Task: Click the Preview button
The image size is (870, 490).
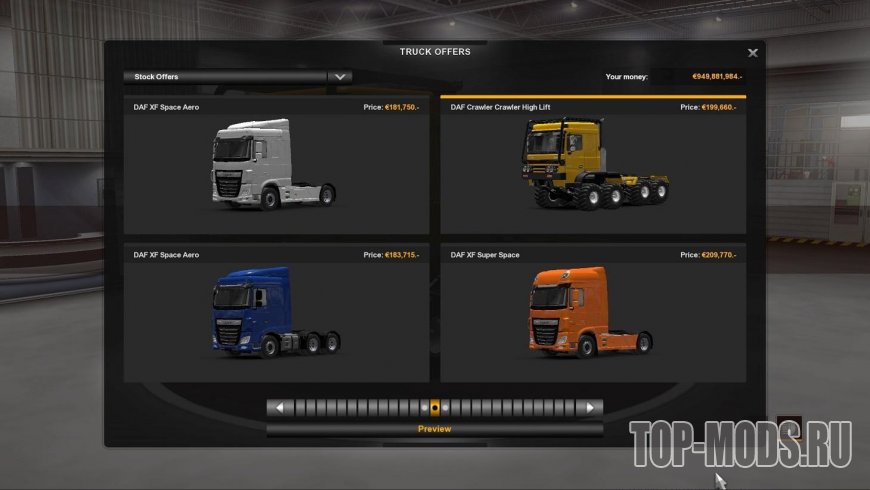Action: coord(434,429)
